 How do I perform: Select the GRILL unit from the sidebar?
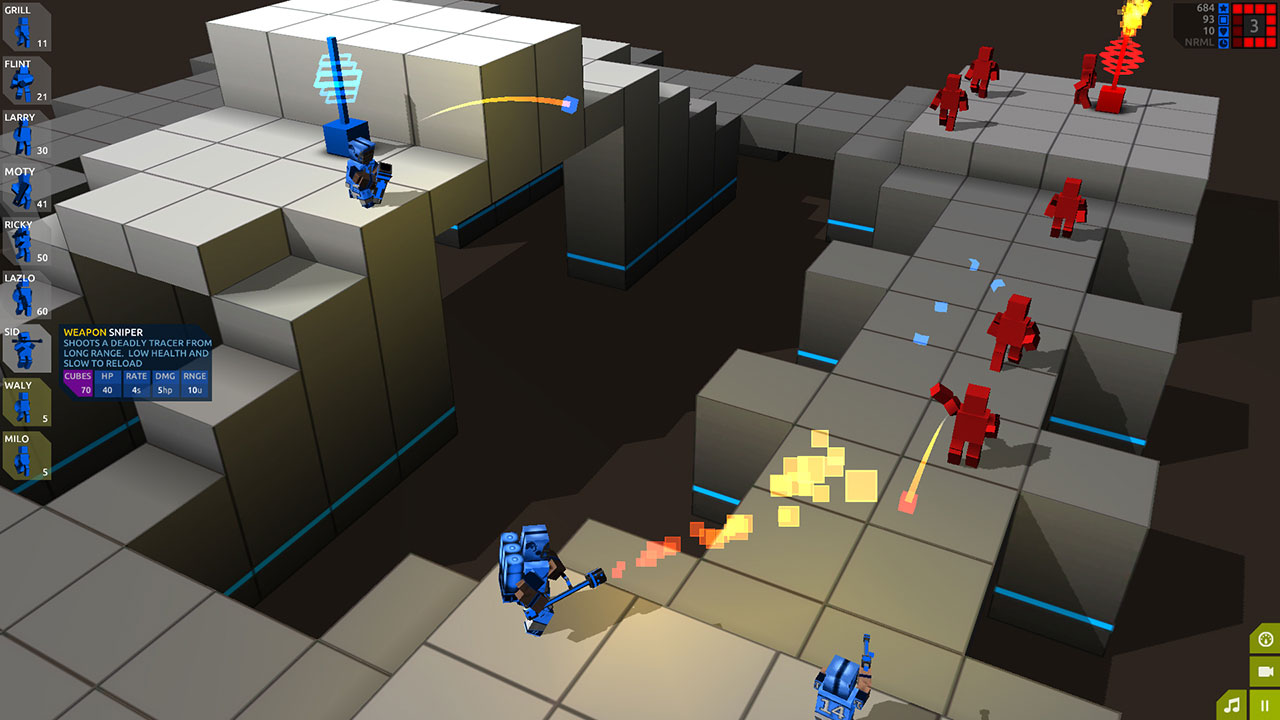25,25
